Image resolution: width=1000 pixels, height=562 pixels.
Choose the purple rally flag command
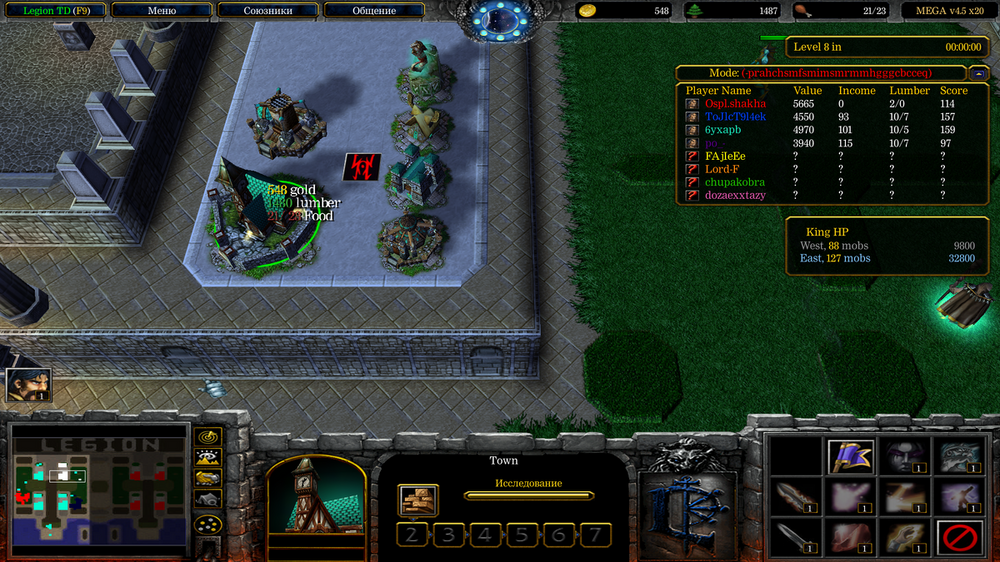(852, 456)
